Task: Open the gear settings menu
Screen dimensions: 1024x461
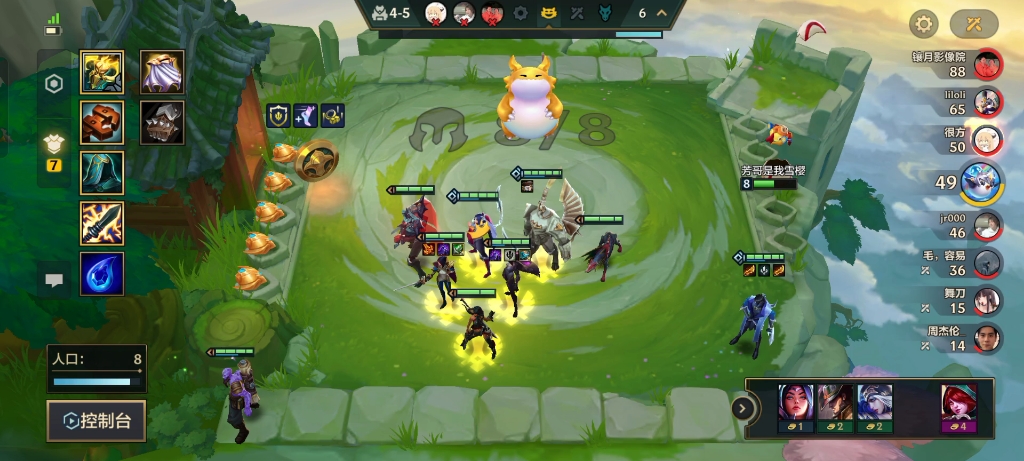Action: 922,23
